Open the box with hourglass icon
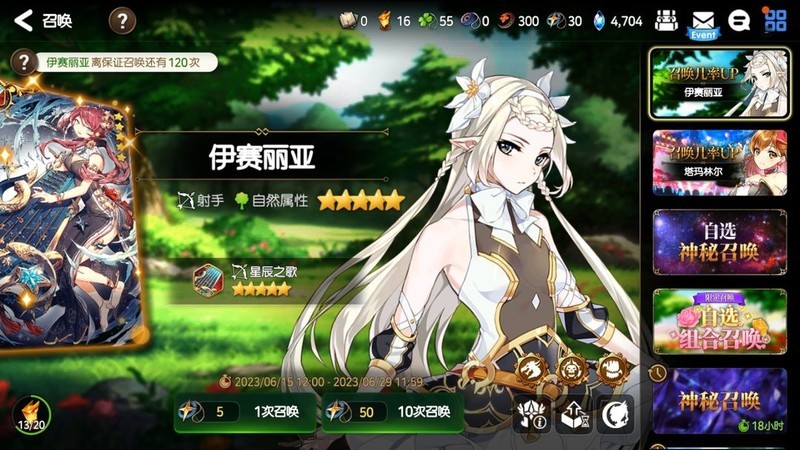The image size is (800, 450). (573, 414)
